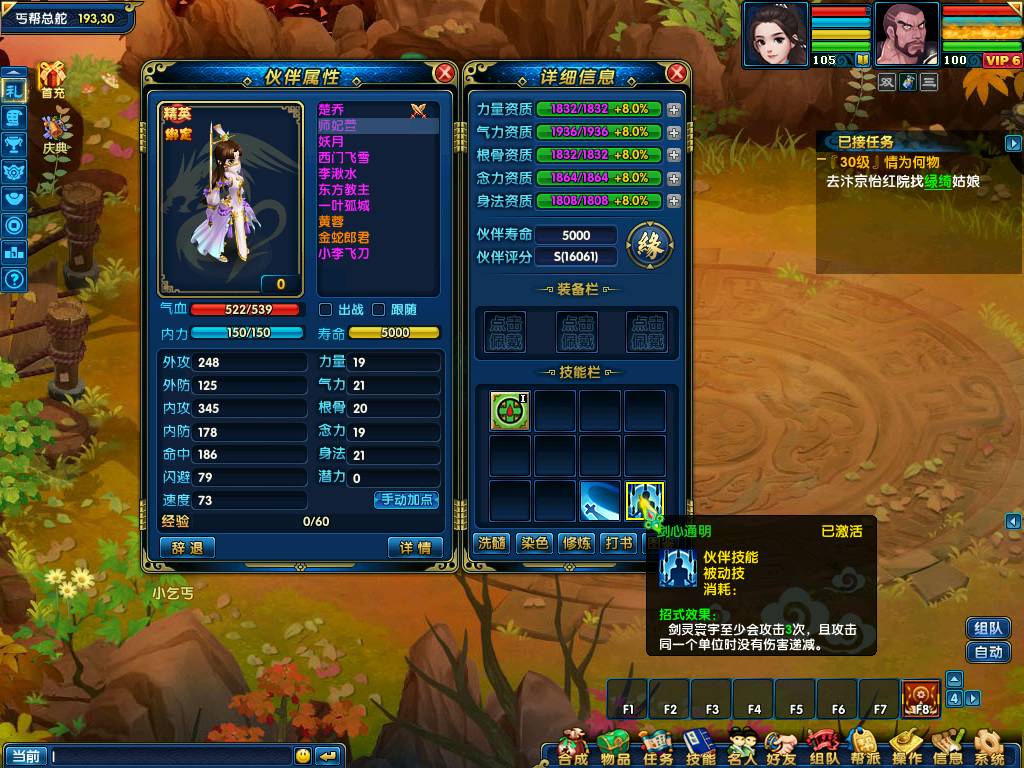1024x768 pixels.
Task: Open the 物品 inventory from bottom menu
Action: 614,747
